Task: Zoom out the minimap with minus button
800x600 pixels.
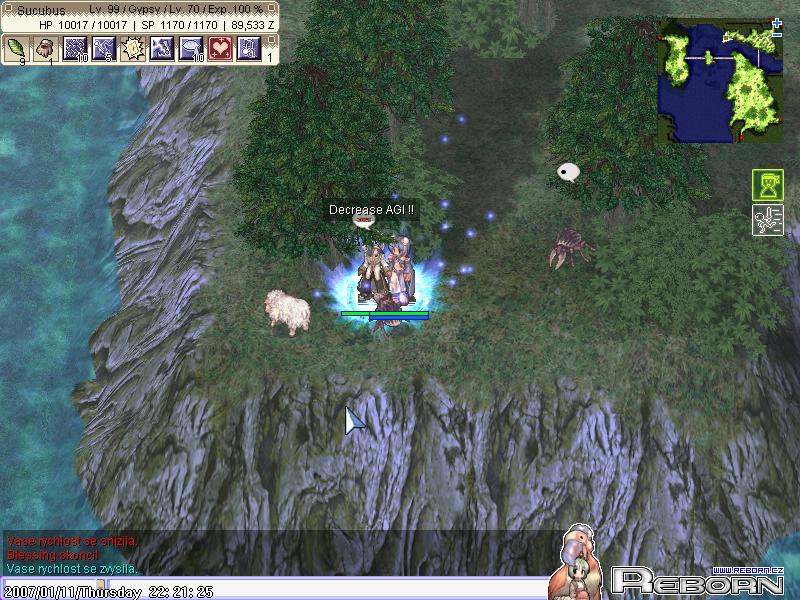Action: click(x=777, y=34)
